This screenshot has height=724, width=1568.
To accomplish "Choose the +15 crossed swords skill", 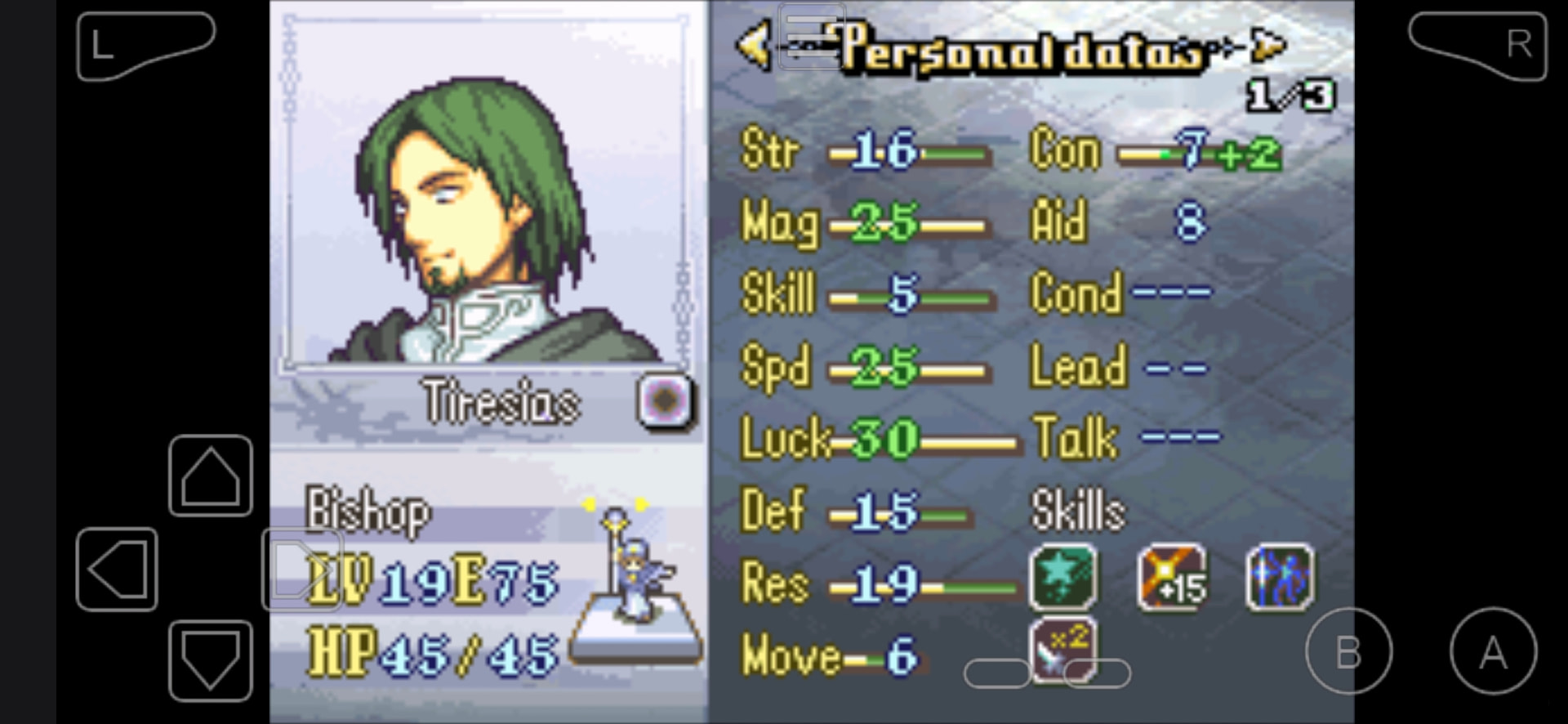I will coord(1172,578).
